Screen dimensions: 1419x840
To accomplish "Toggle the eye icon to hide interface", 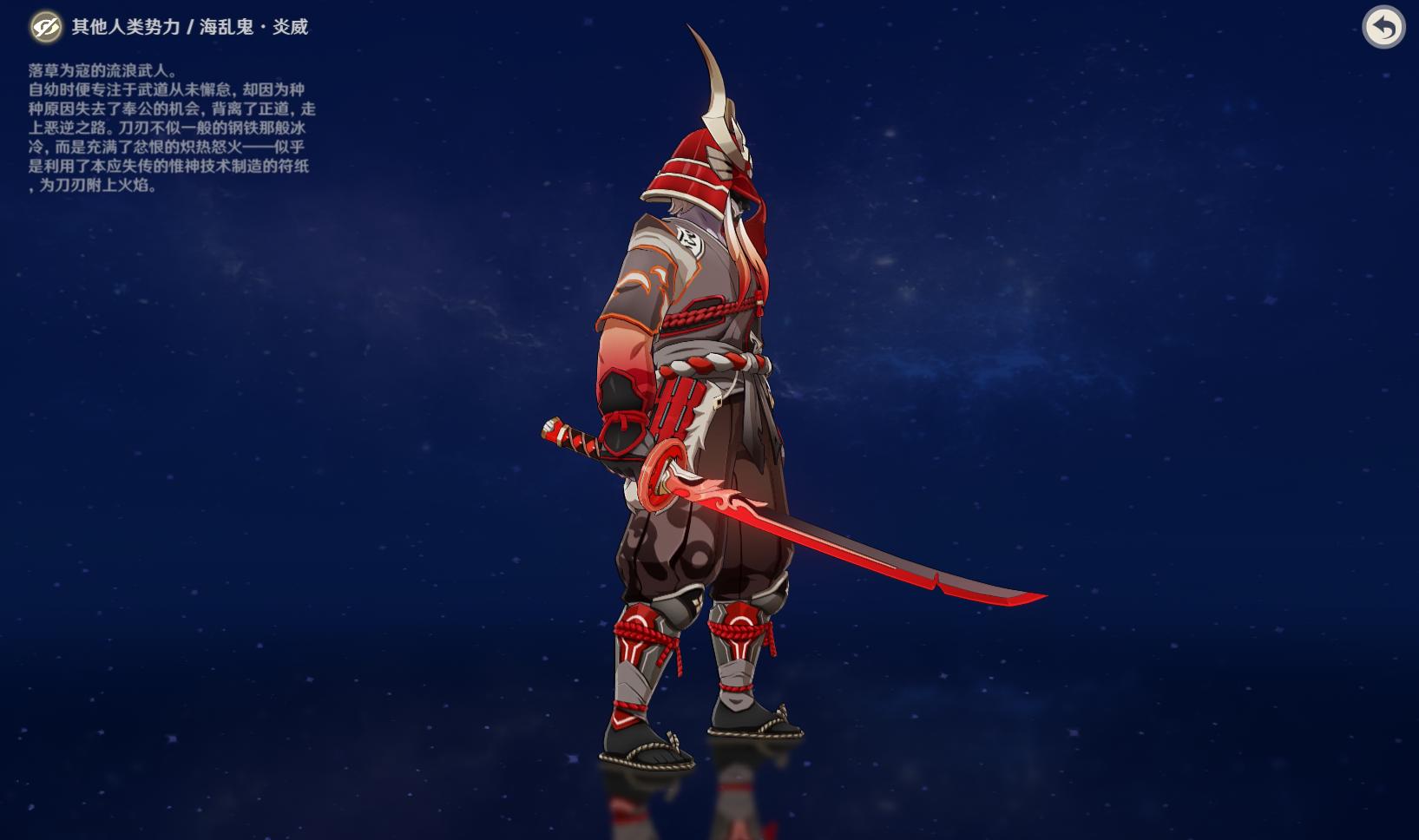I will tap(45, 27).
